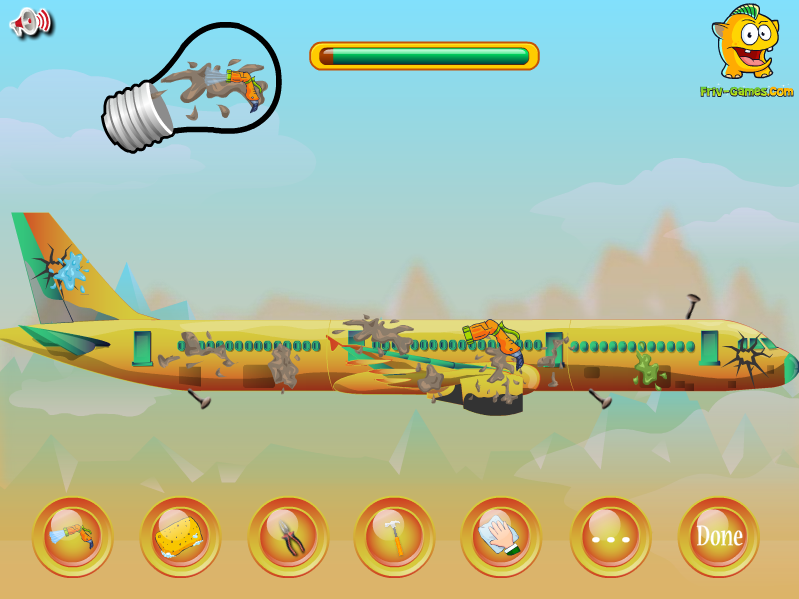The width and height of the screenshot is (799, 599).
Task: Choose the wiping cloth tool
Action: [x=501, y=537]
